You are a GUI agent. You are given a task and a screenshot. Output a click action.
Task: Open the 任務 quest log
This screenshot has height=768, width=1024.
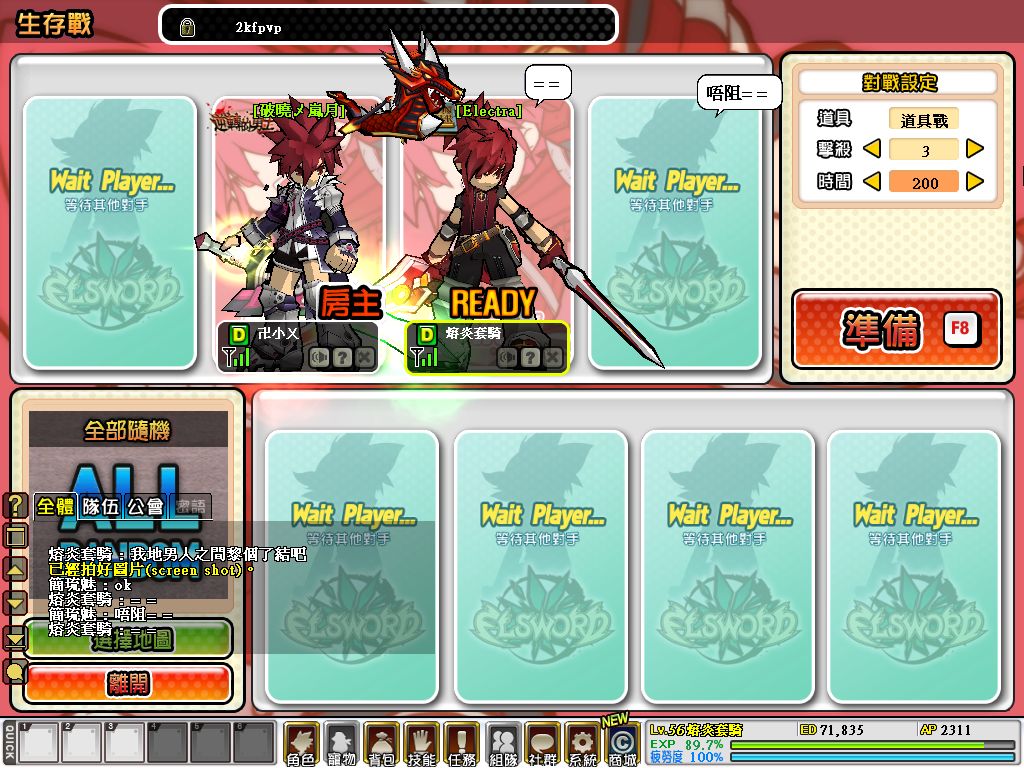[461, 745]
